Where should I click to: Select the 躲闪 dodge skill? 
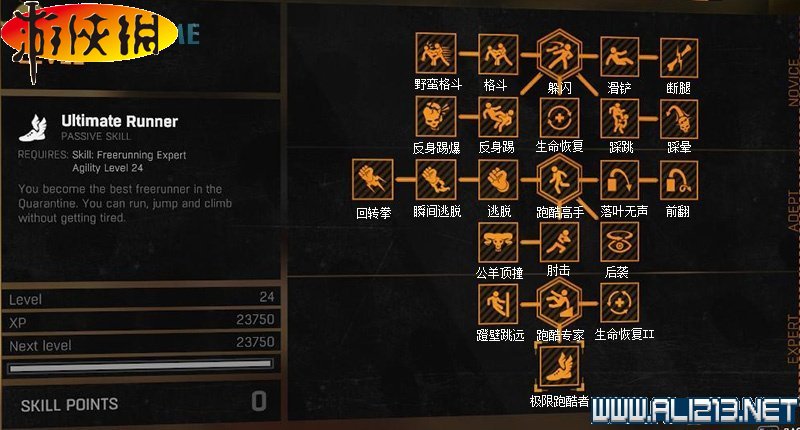click(558, 53)
